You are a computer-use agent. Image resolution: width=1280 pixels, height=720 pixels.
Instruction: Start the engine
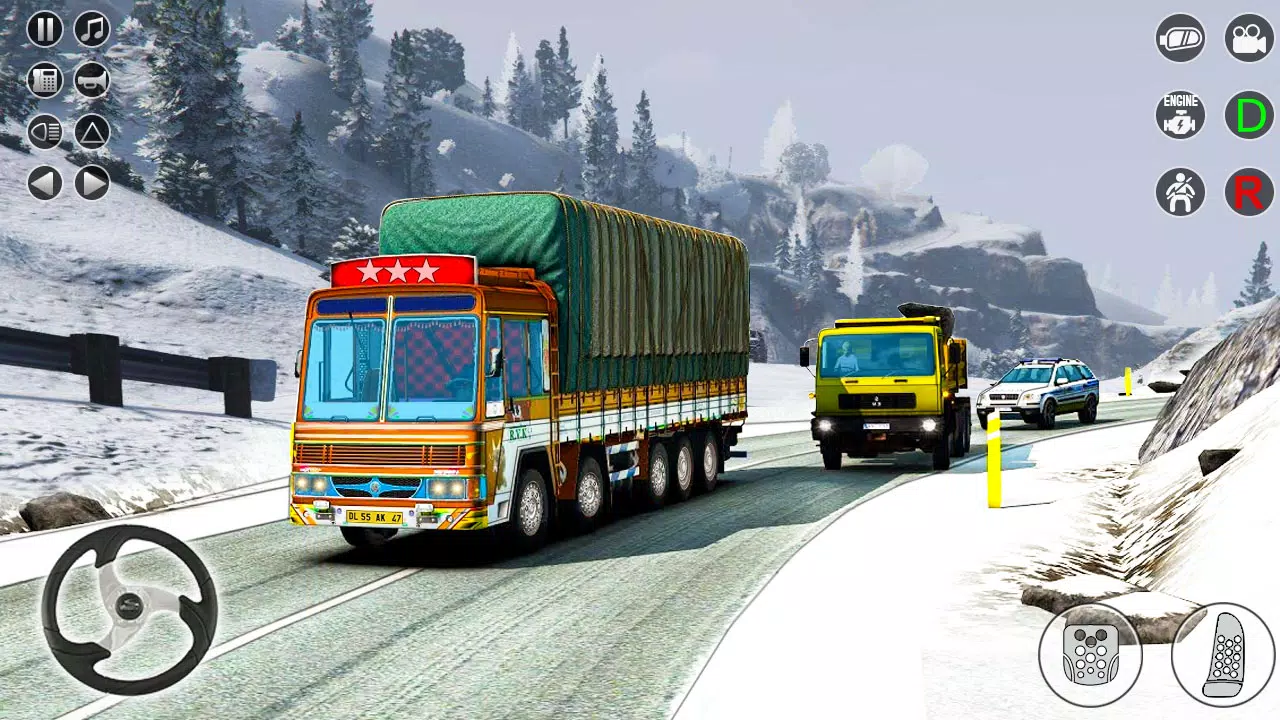point(1180,116)
